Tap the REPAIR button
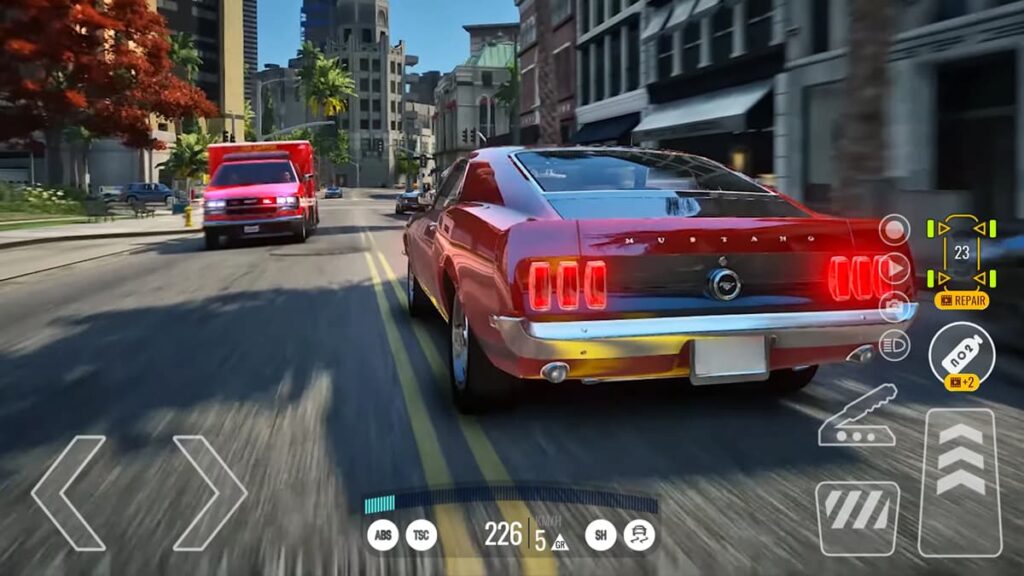 pyautogui.click(x=961, y=300)
